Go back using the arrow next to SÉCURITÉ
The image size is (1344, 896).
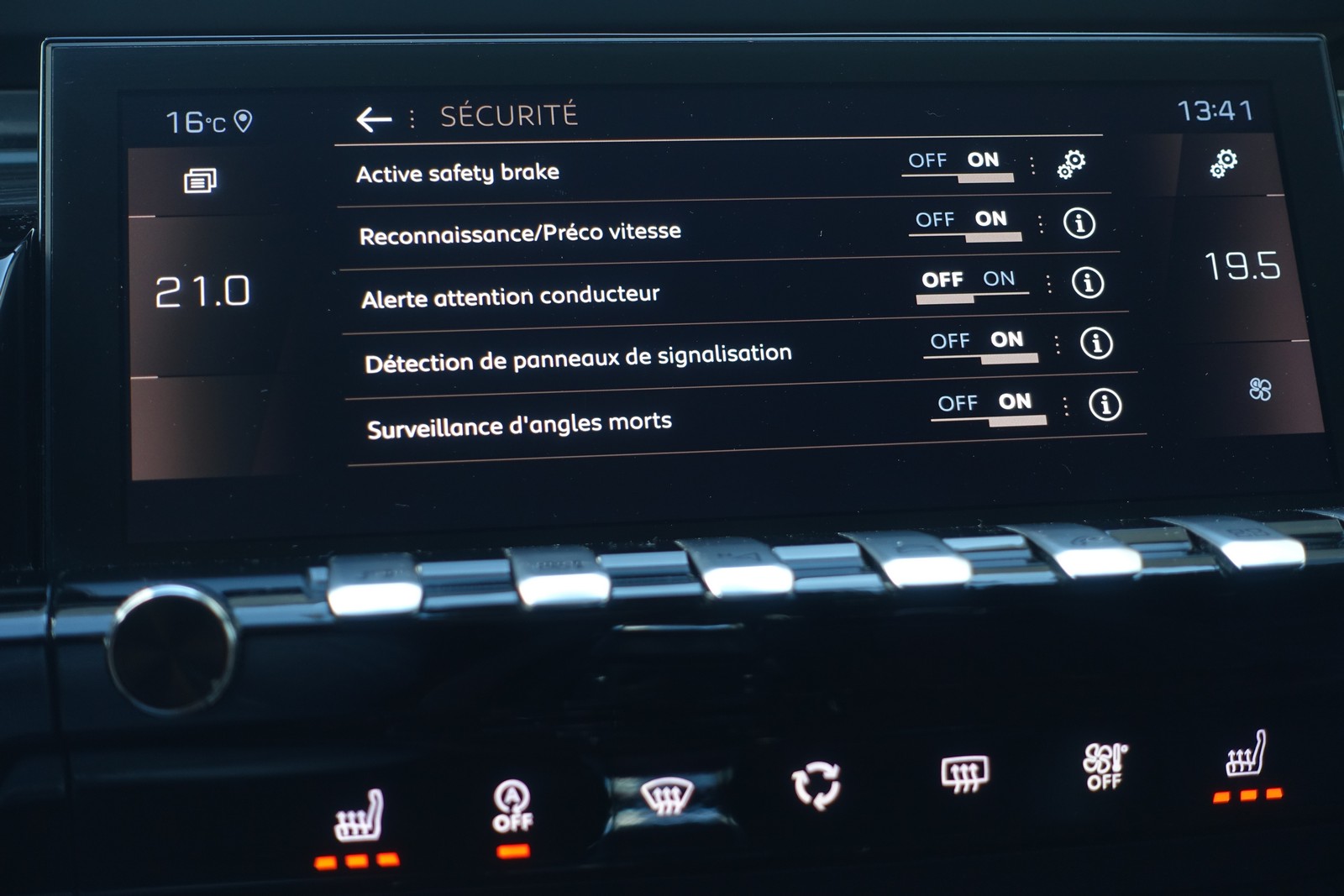pos(374,119)
